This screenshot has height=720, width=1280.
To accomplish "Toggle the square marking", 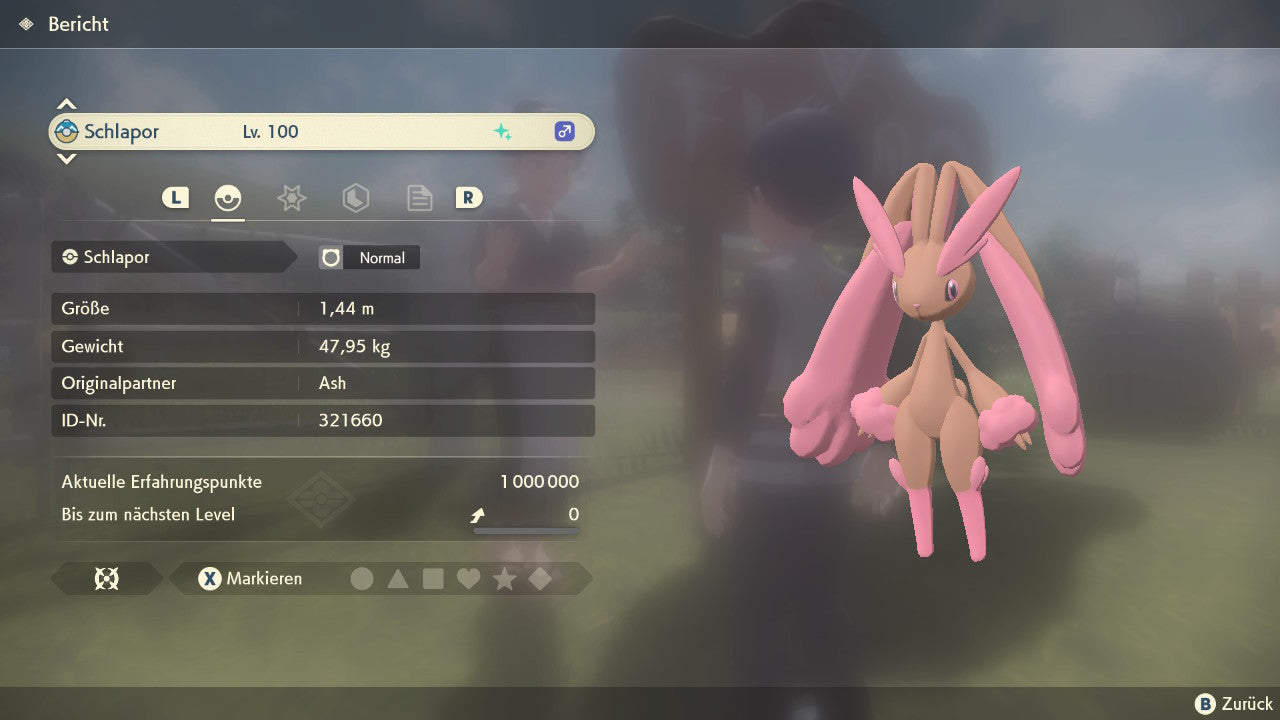I will pos(433,578).
